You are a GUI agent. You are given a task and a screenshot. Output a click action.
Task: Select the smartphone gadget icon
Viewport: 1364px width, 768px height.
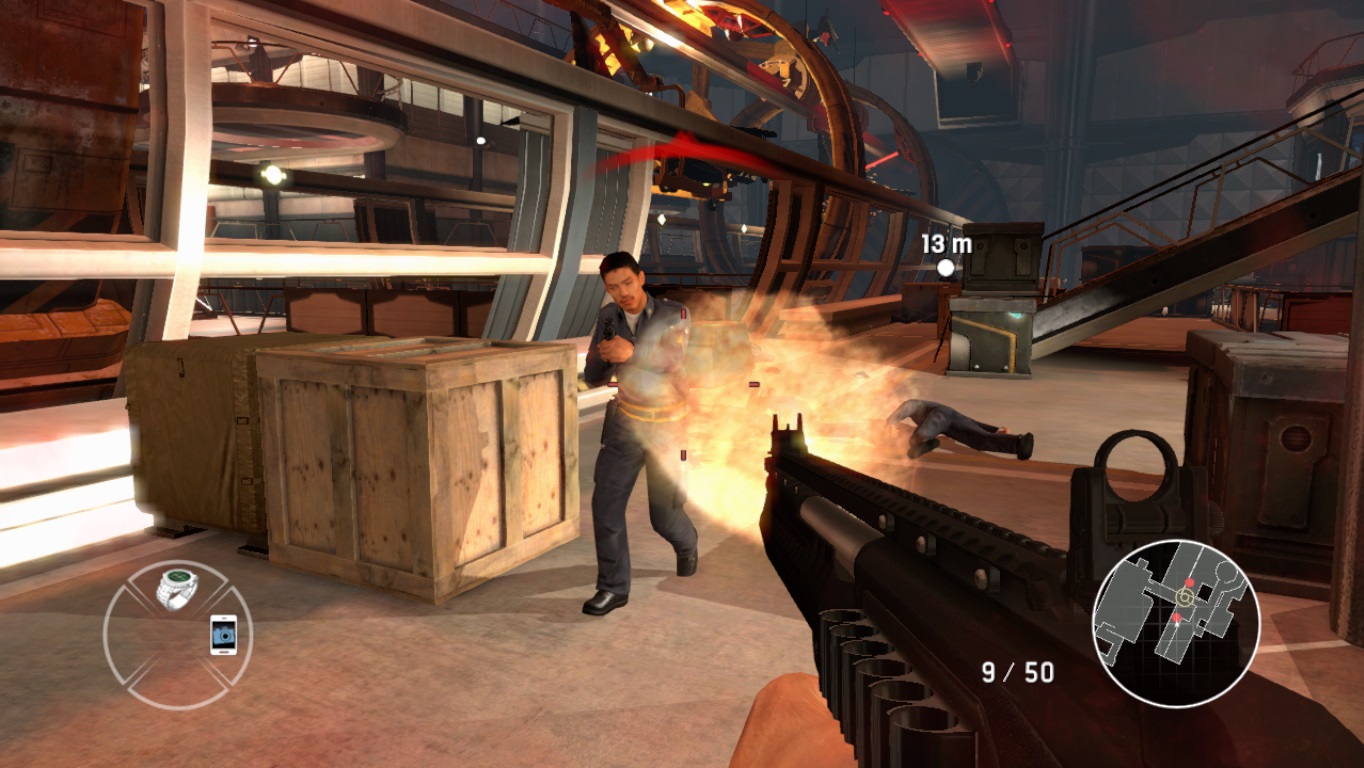click(224, 635)
